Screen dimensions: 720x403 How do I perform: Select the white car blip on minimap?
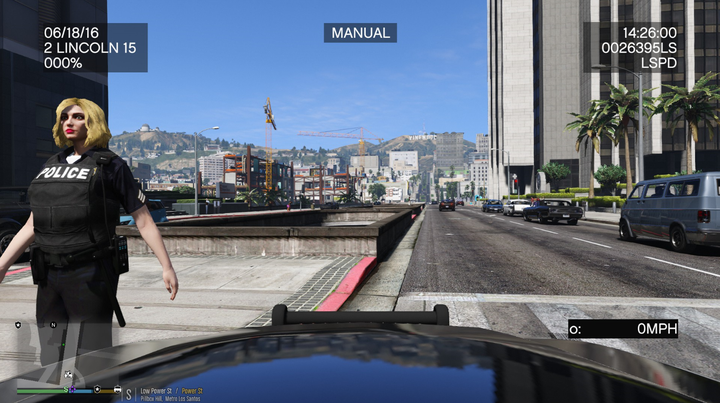click(x=67, y=376)
